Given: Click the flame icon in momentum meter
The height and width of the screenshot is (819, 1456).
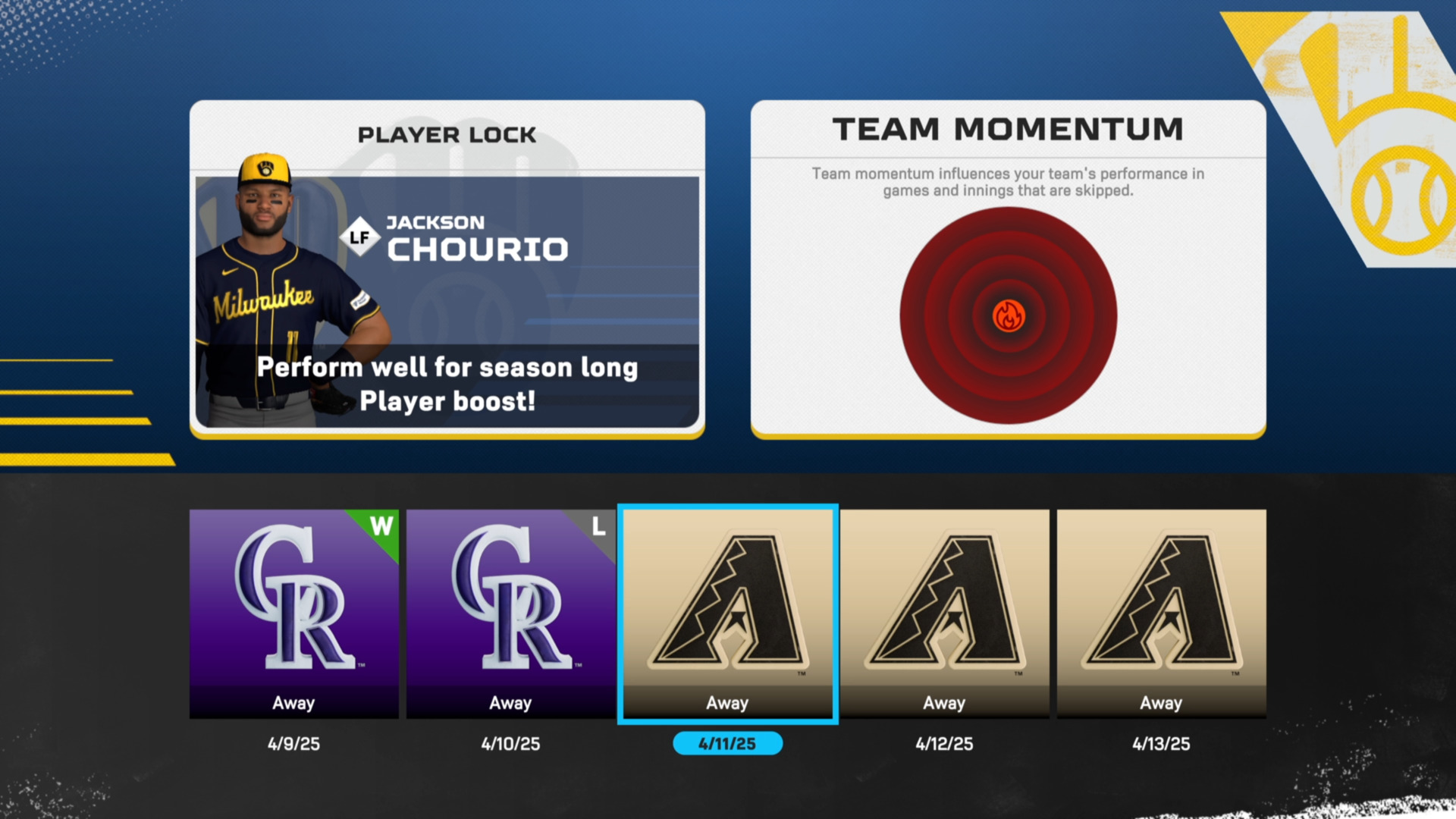Looking at the screenshot, I should [x=1009, y=315].
